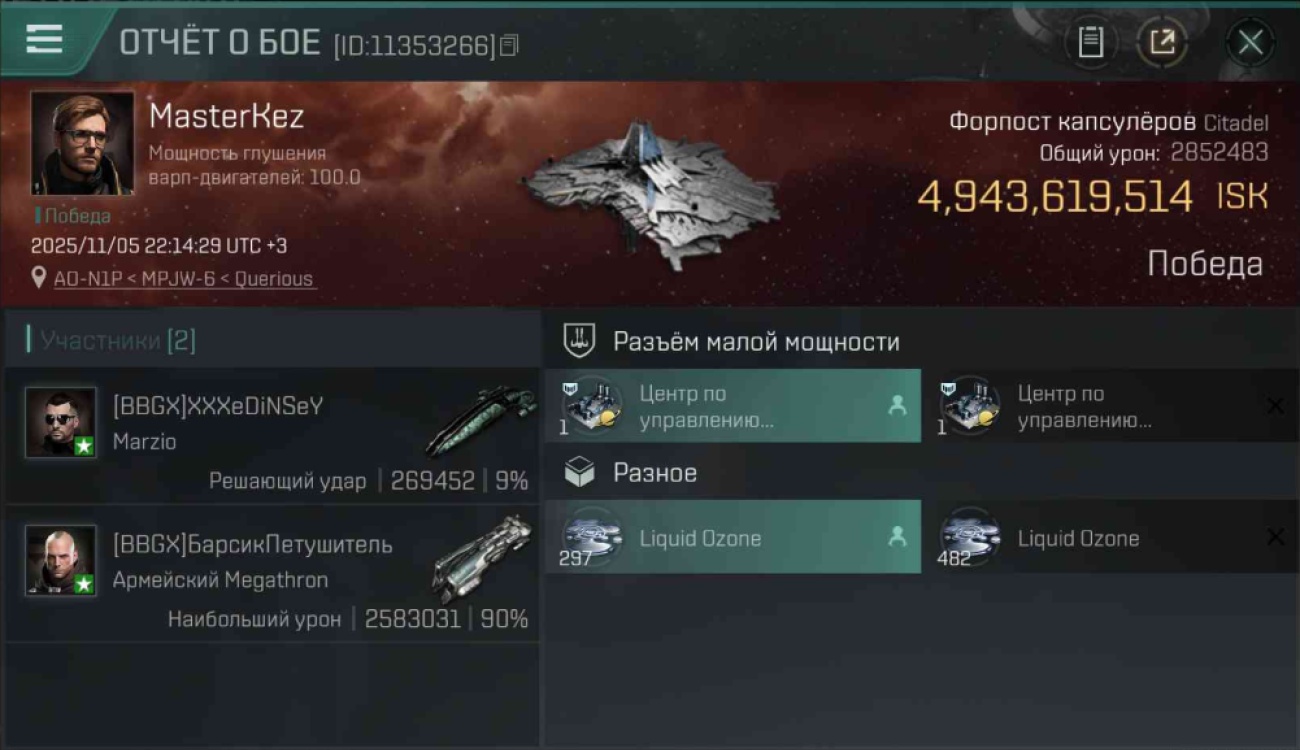The height and width of the screenshot is (750, 1300).
Task: Open the battle report clipboard icon
Action: (1091, 42)
